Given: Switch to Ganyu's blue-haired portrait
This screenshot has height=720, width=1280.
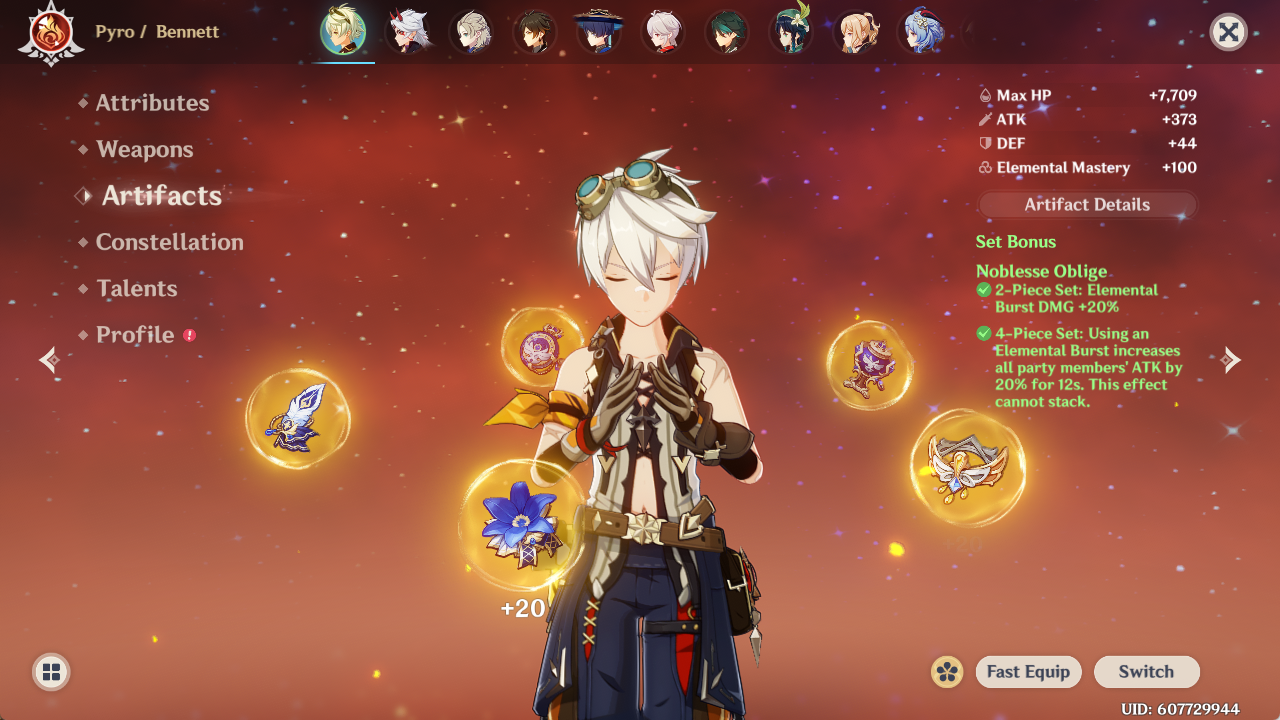Looking at the screenshot, I should (x=919, y=32).
